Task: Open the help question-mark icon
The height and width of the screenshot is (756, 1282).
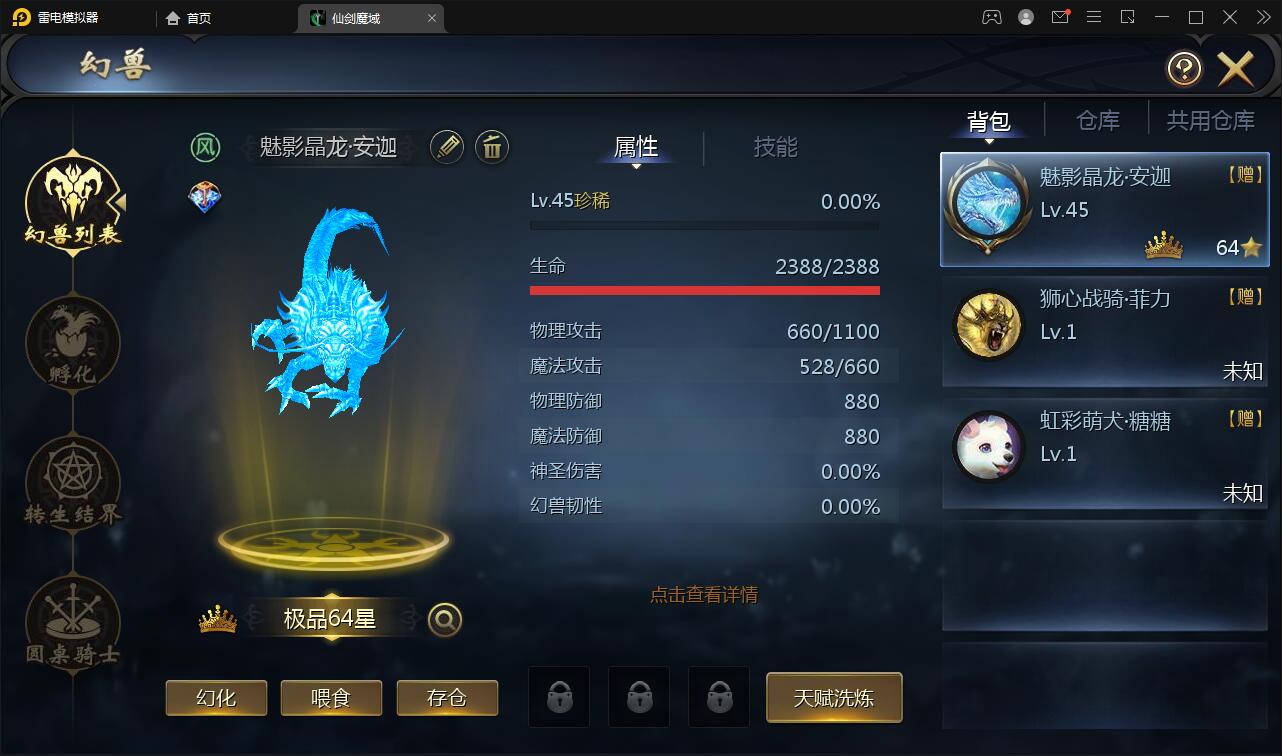Action: 1184,68
